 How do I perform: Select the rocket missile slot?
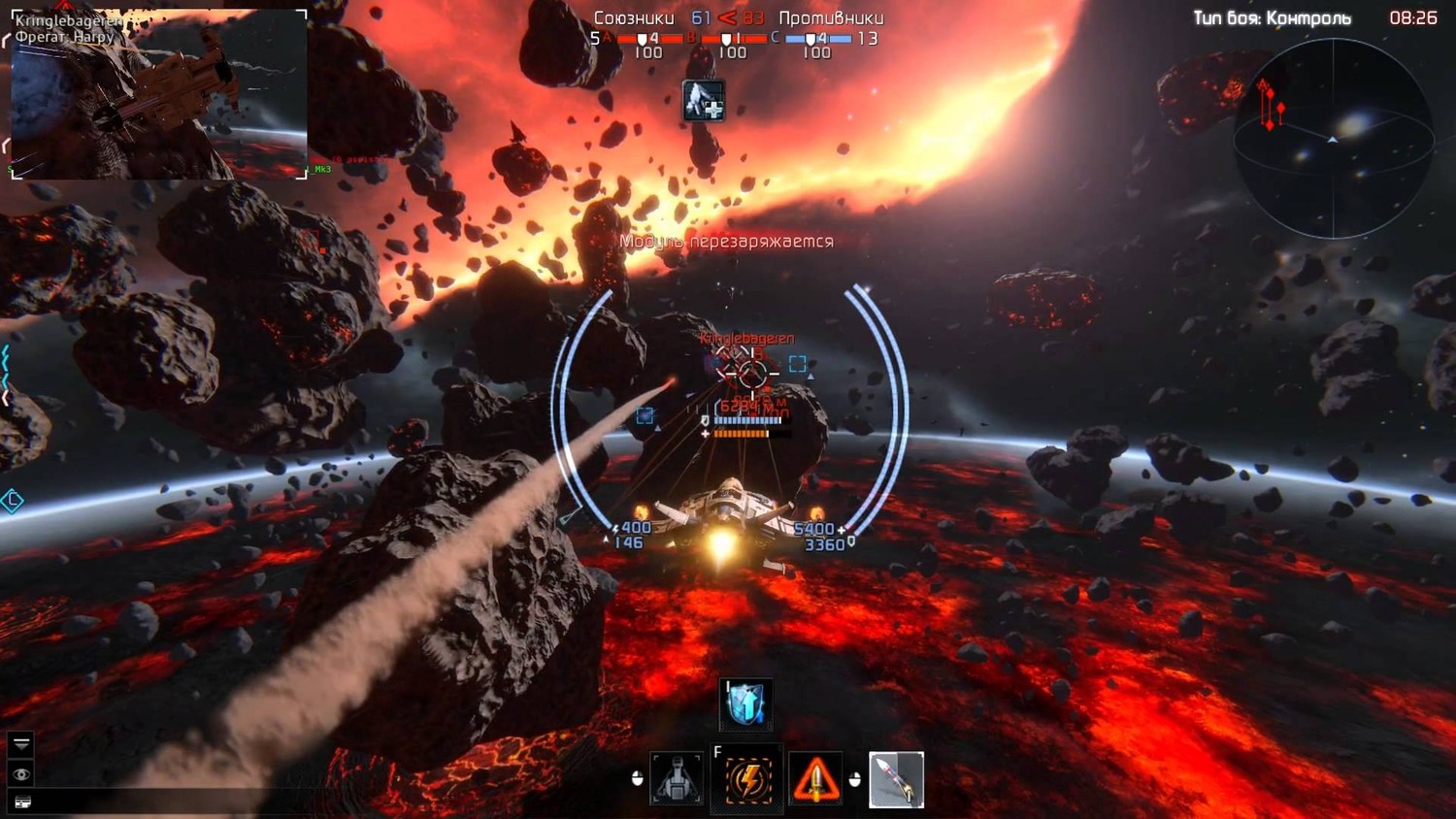896,779
